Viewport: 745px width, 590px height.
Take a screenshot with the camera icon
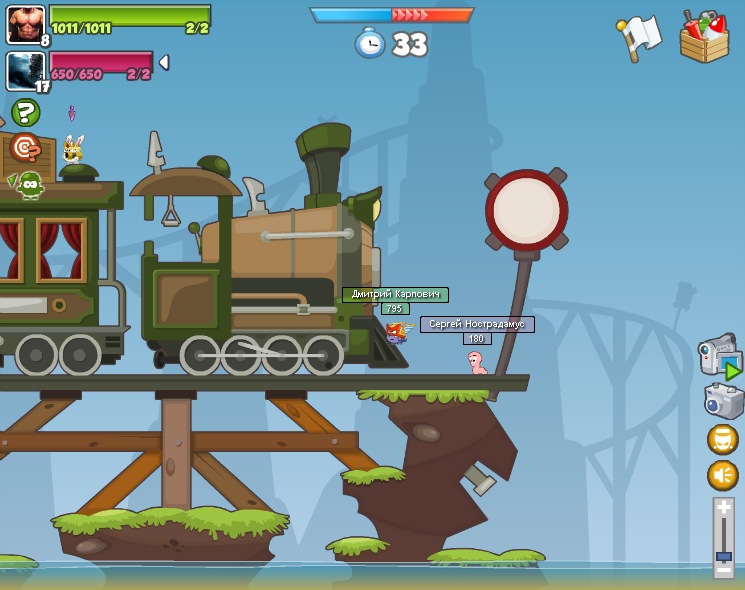(x=723, y=402)
